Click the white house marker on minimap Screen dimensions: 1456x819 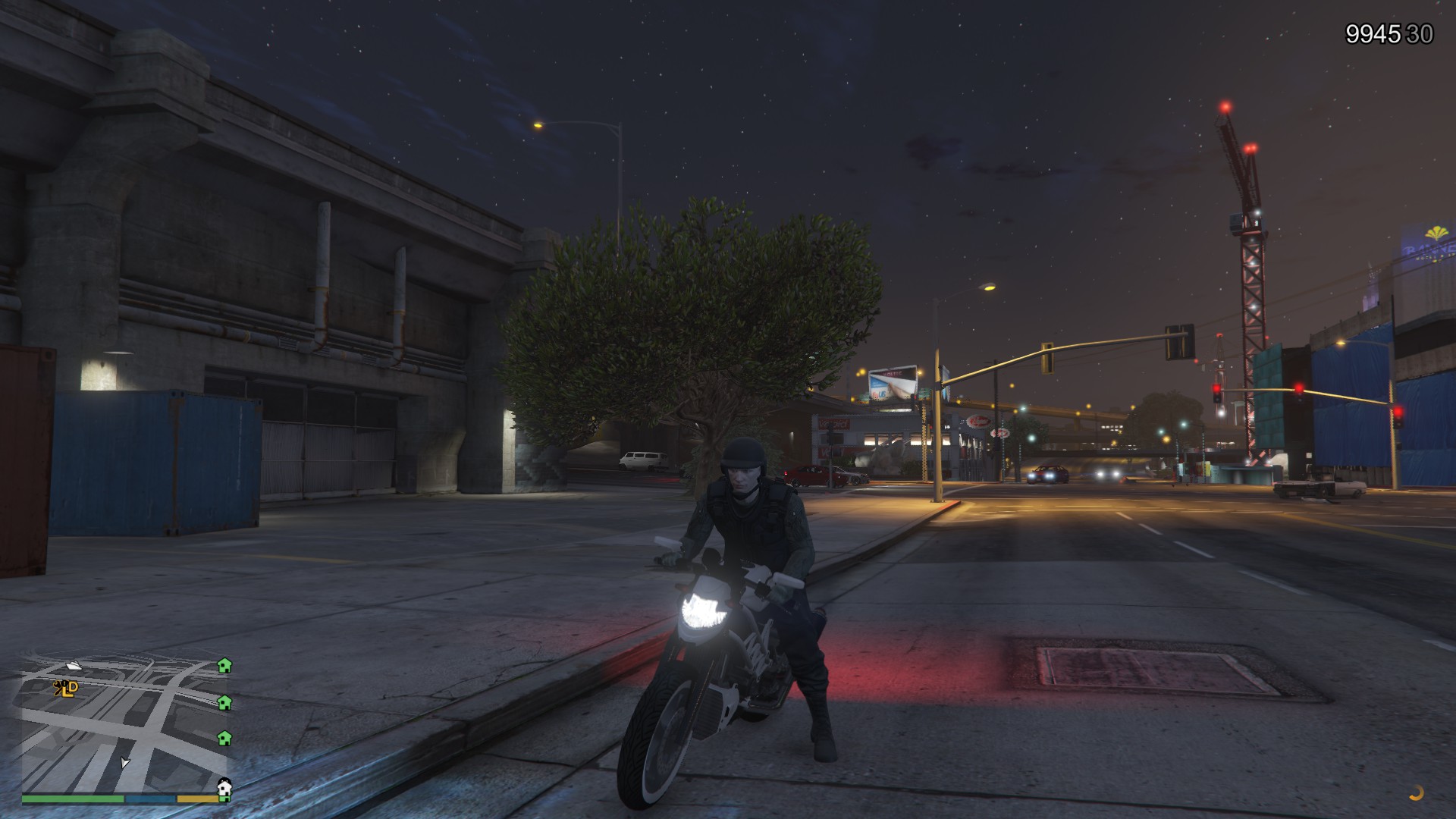click(224, 788)
